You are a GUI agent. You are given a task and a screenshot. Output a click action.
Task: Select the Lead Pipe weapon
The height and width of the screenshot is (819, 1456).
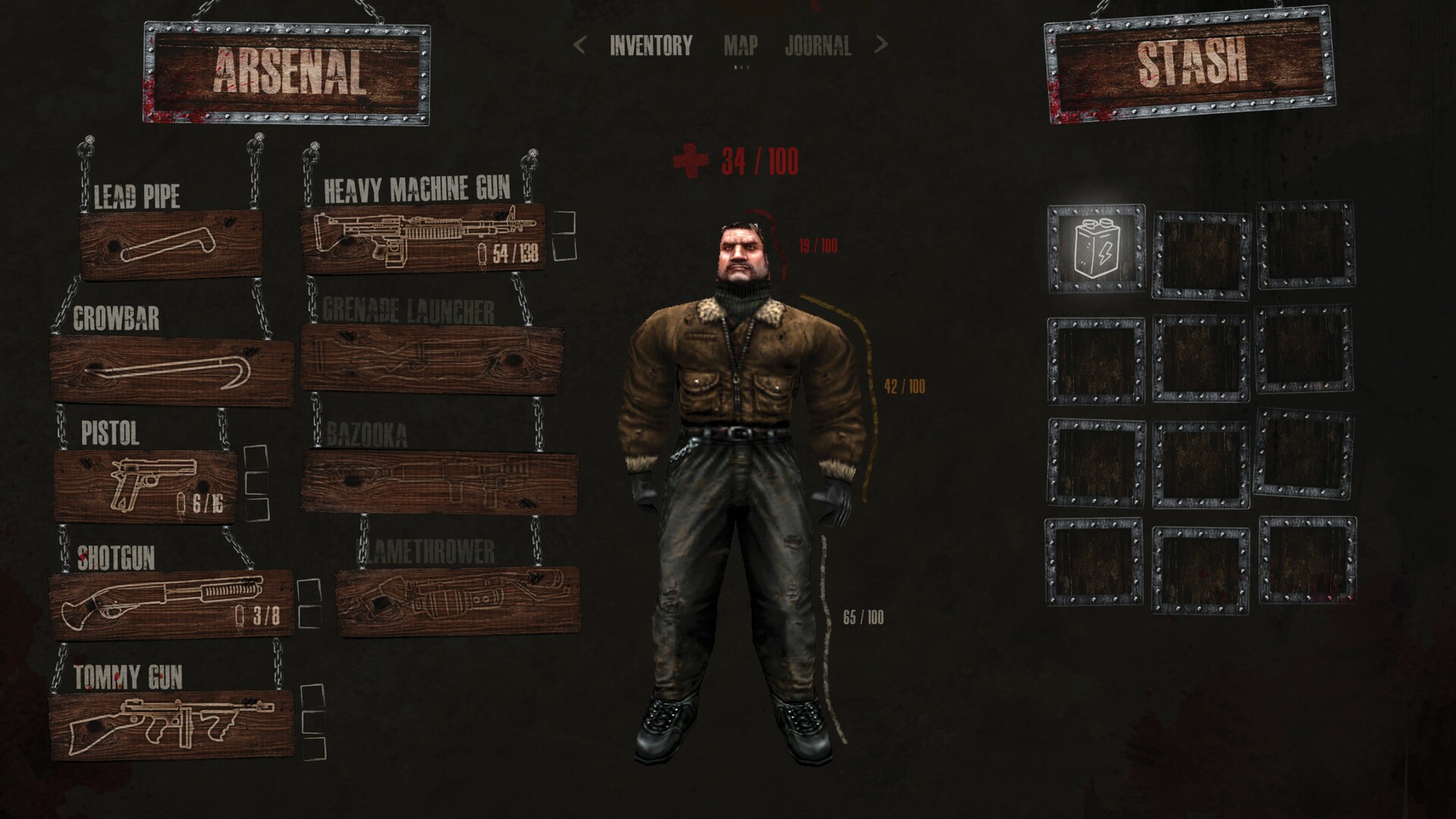[x=167, y=243]
